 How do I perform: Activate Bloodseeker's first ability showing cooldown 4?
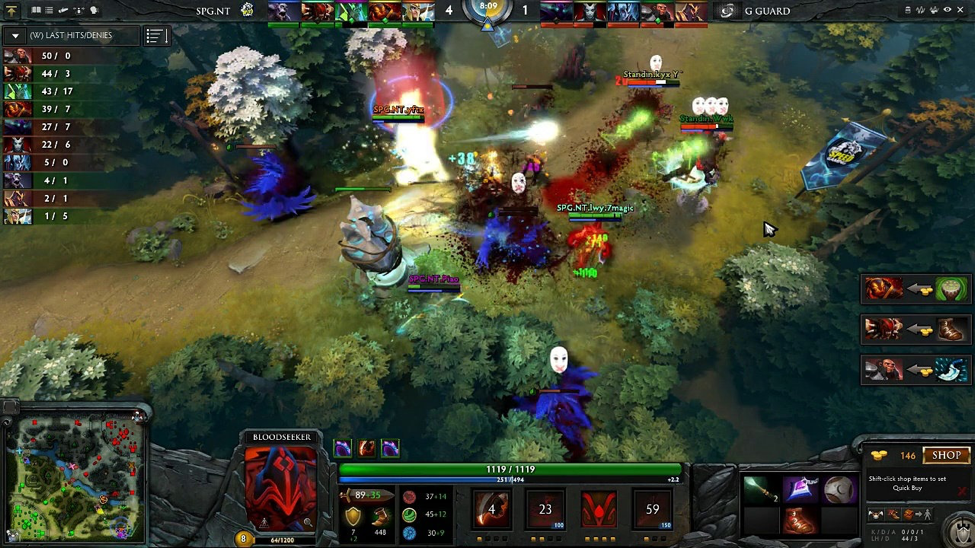pos(491,509)
